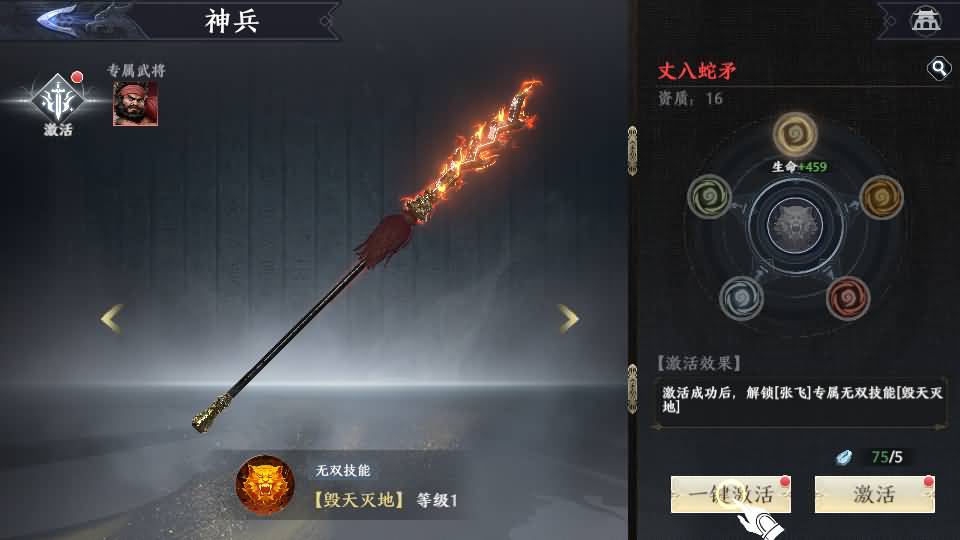Select the green spiral node
Screen dimensions: 960x540
tap(709, 196)
